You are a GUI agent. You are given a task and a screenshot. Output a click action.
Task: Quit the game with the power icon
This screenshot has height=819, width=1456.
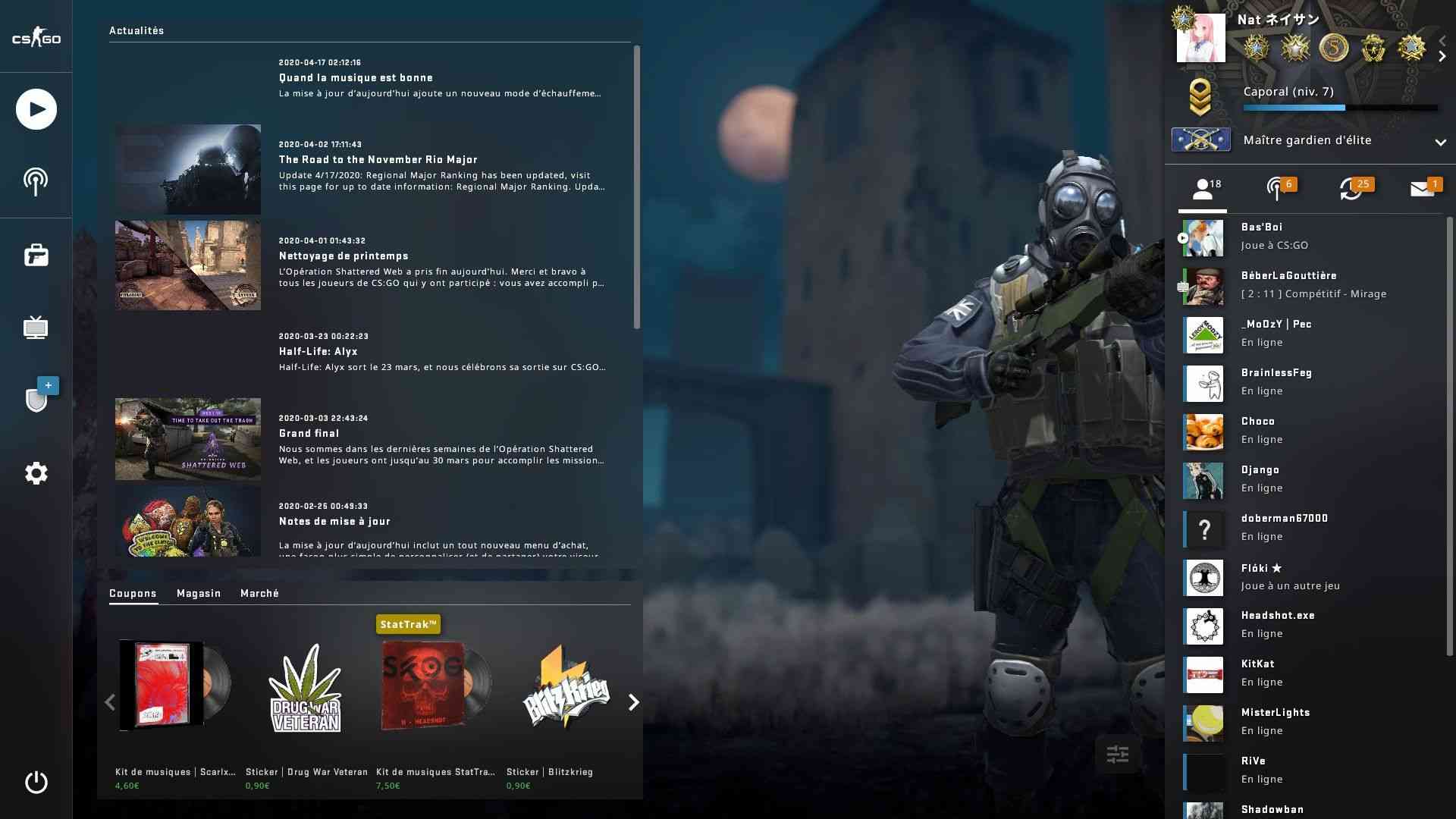(x=36, y=782)
